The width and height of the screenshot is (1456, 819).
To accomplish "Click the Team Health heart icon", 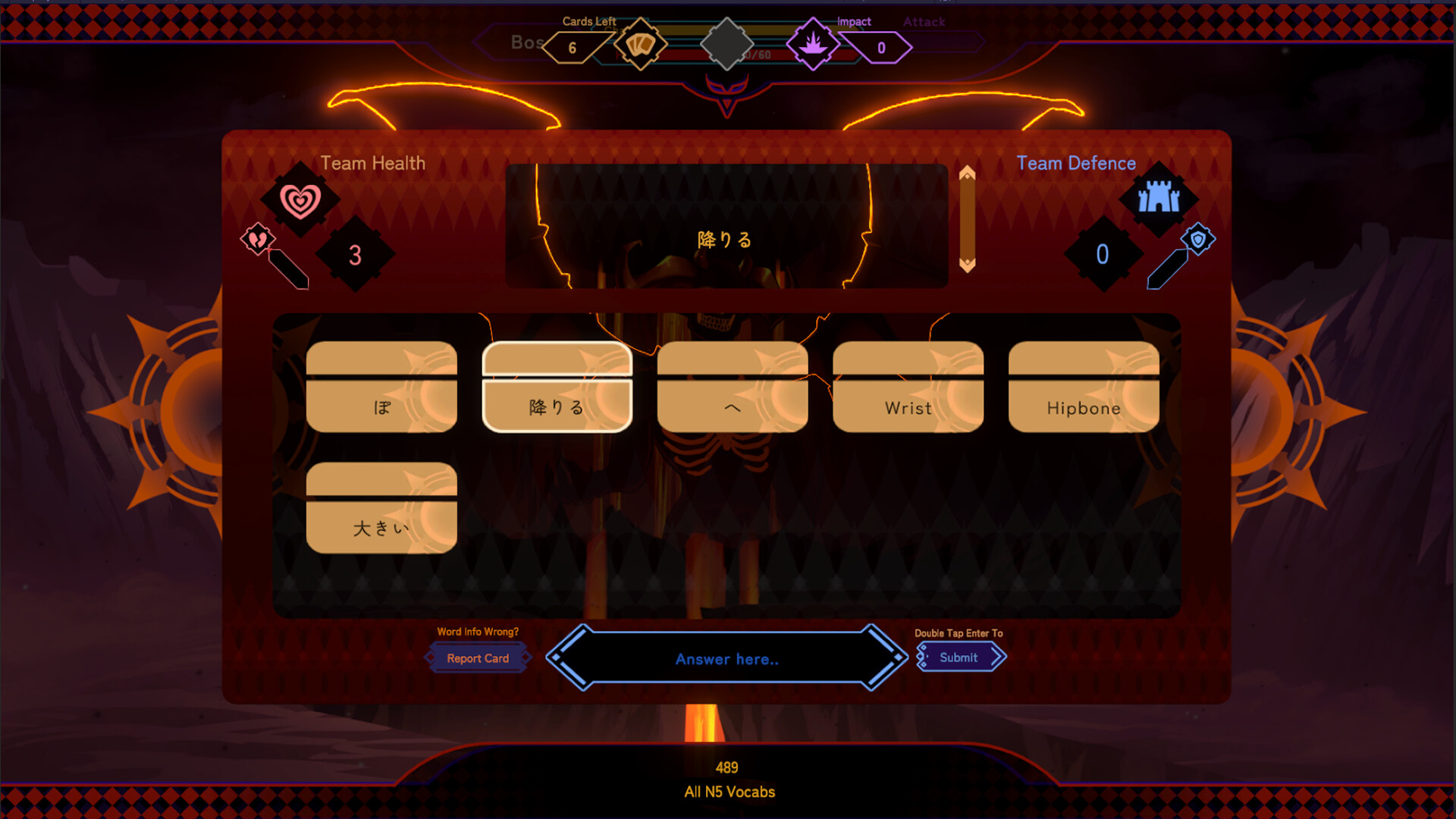I will click(302, 199).
